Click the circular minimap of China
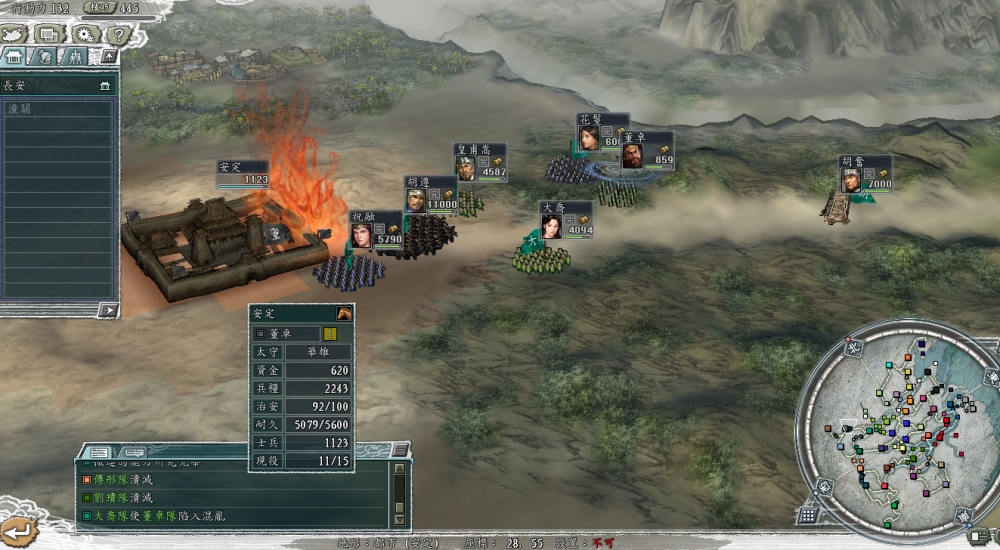This screenshot has width=1000, height=550. pyautogui.click(x=893, y=427)
